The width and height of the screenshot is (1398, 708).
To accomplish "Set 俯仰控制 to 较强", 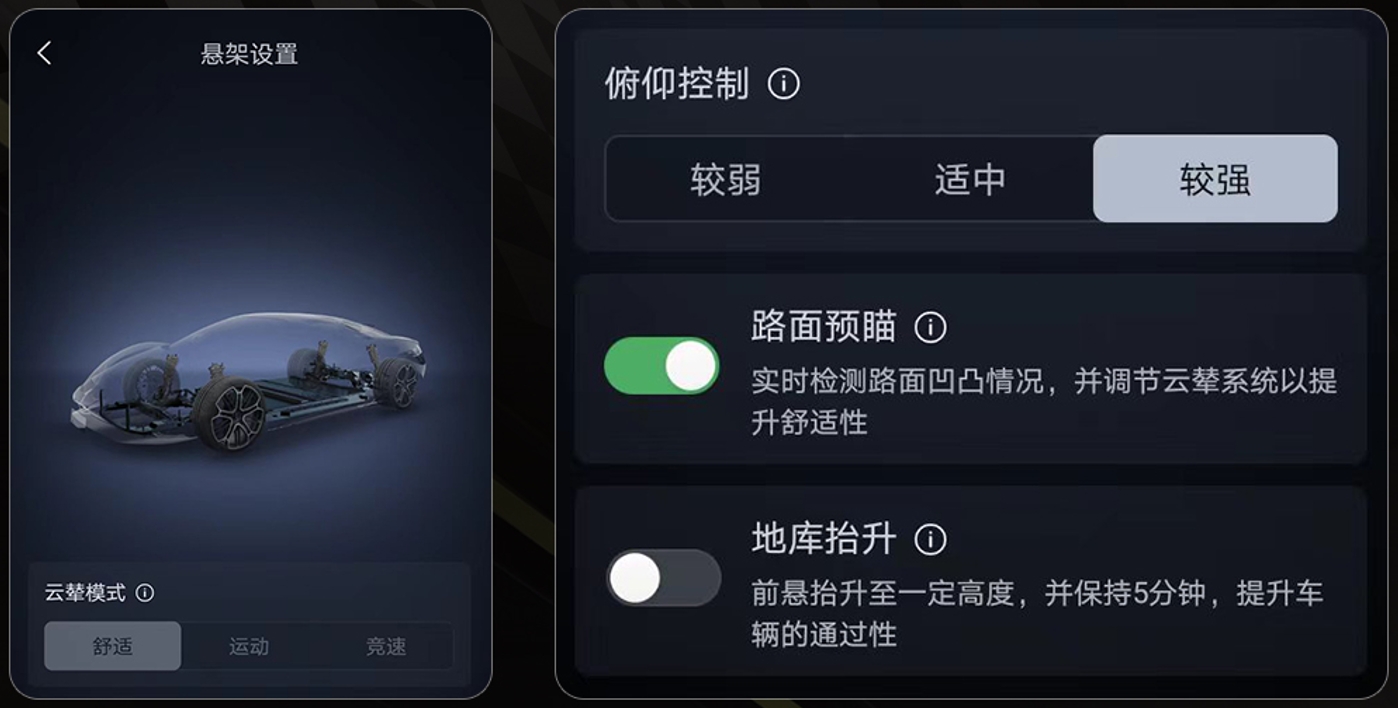I will tap(1214, 180).
